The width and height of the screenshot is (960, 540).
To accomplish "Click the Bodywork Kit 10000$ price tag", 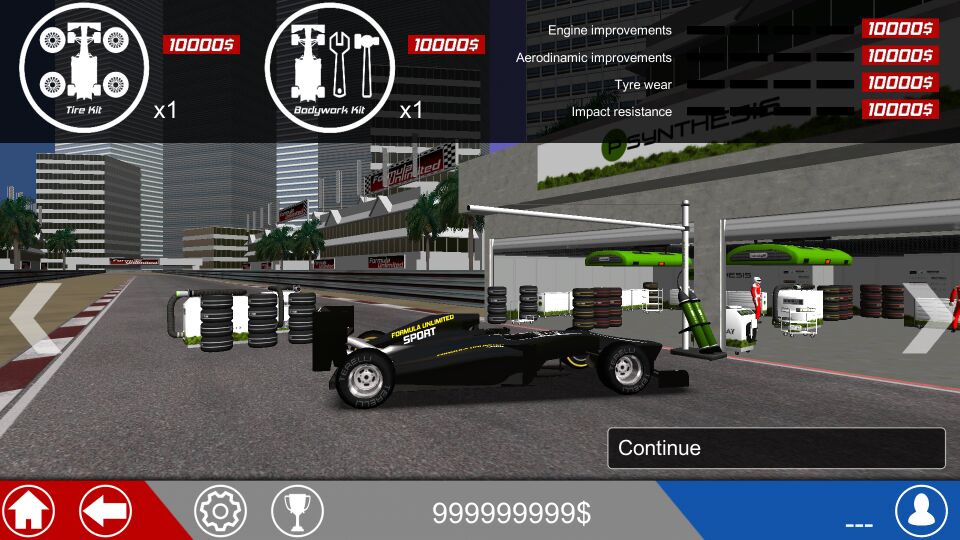I will [x=446, y=45].
